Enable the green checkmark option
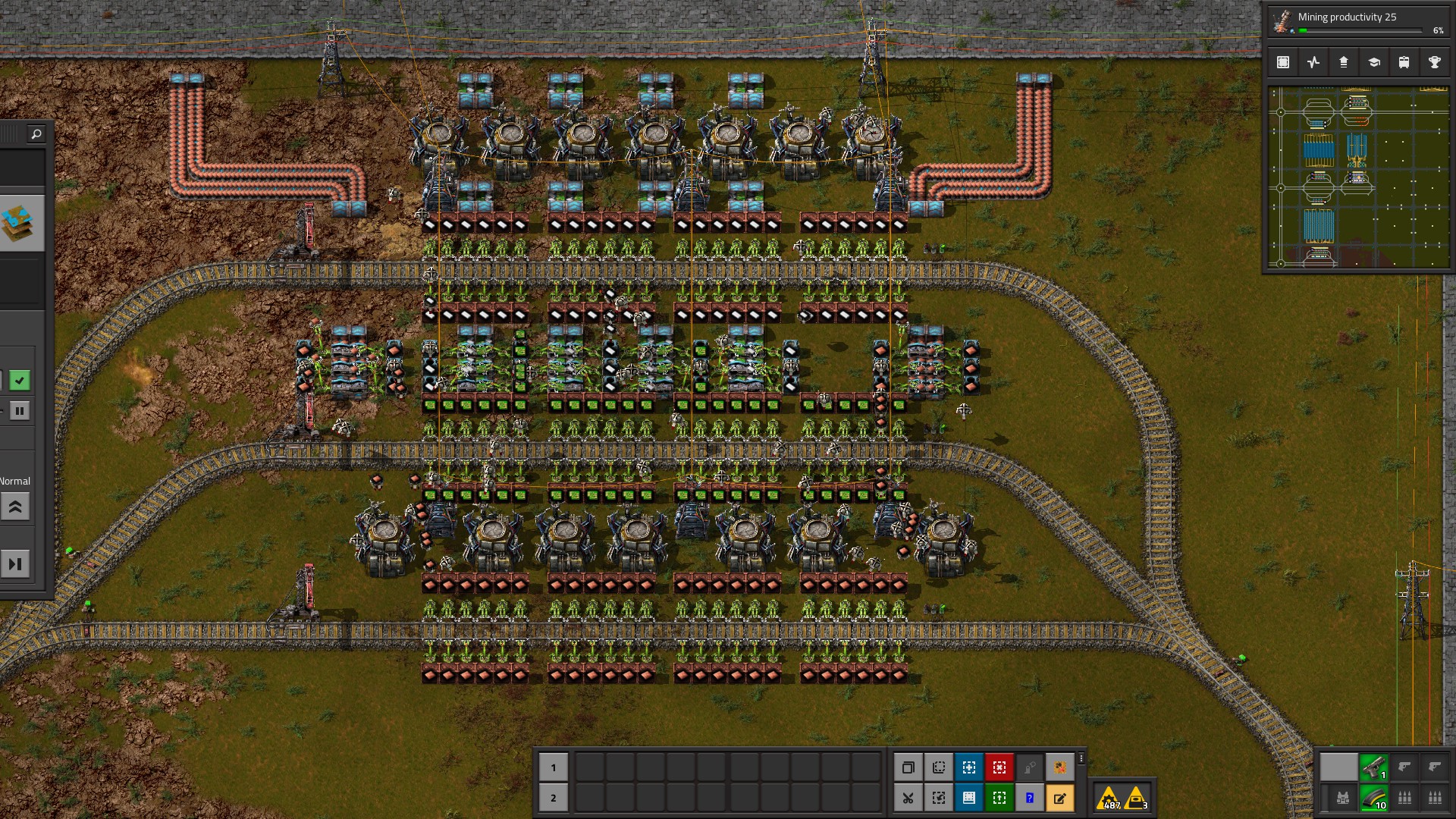Image resolution: width=1456 pixels, height=819 pixels. click(x=20, y=381)
